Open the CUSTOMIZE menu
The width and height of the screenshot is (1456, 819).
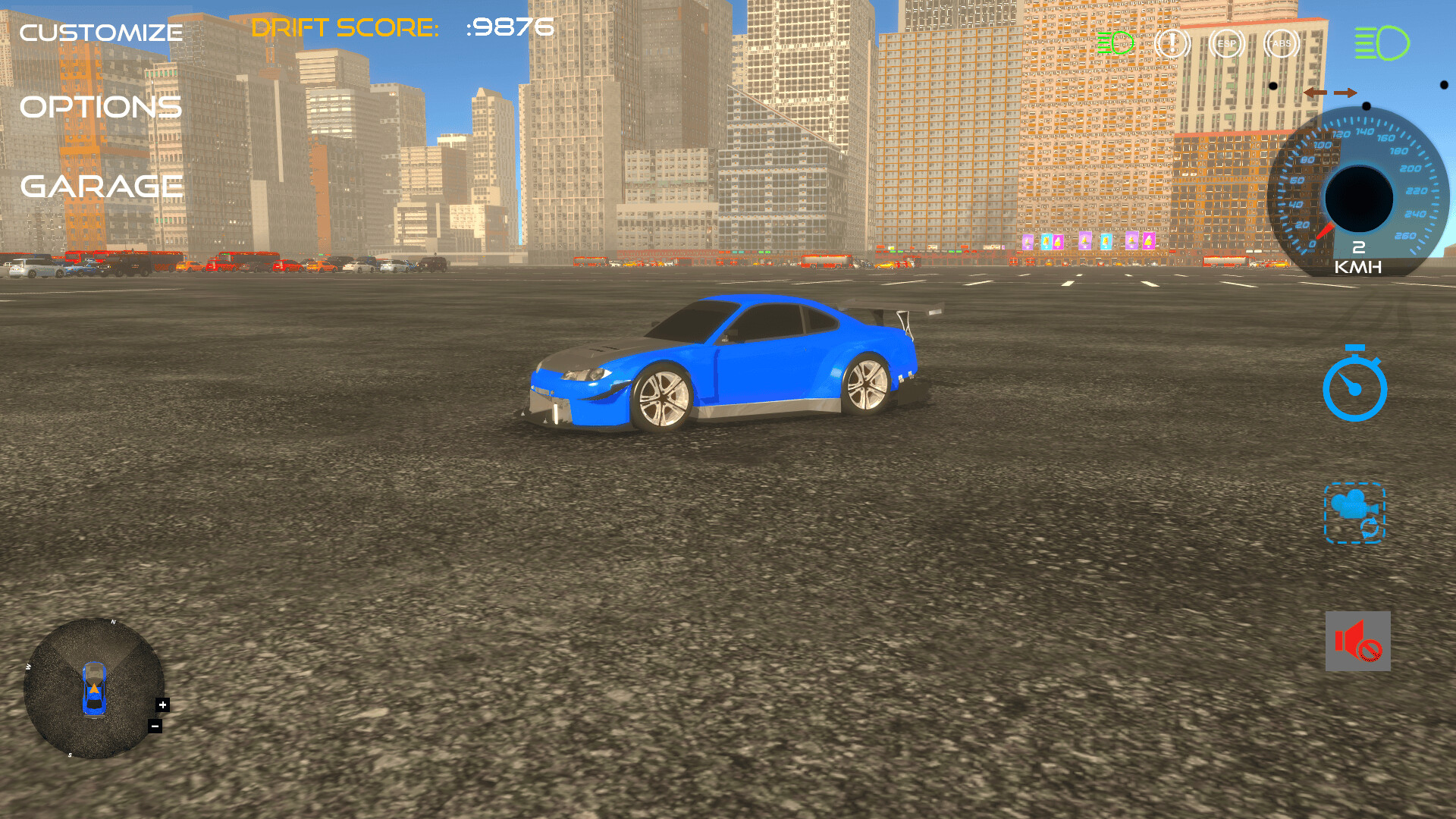(101, 32)
